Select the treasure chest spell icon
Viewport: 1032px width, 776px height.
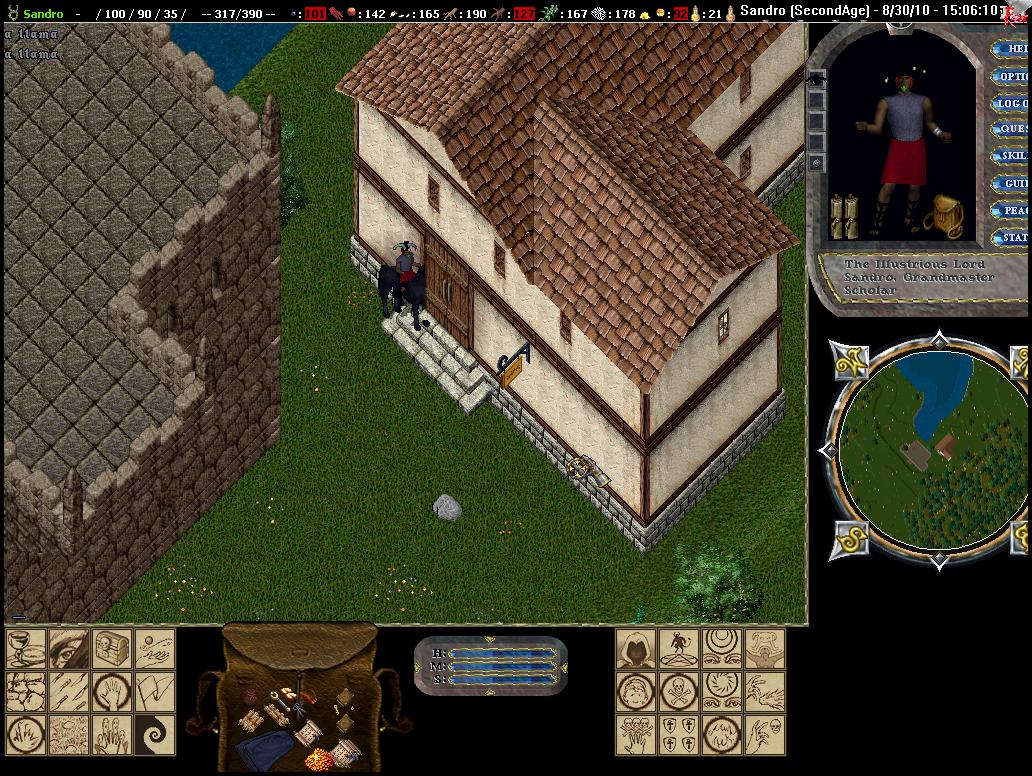(x=111, y=649)
